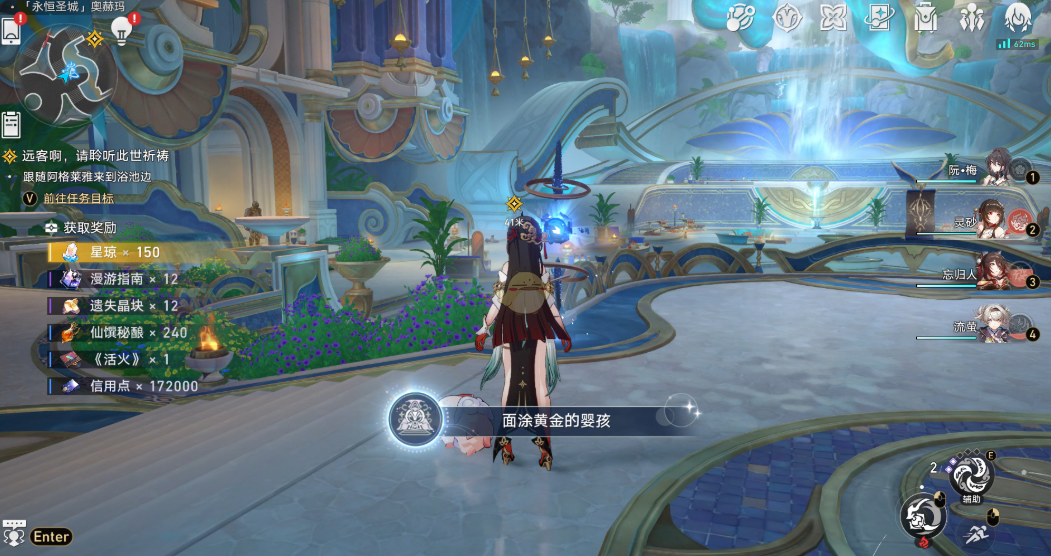
Task: Switch to party member 灵砂
Action: (995, 220)
